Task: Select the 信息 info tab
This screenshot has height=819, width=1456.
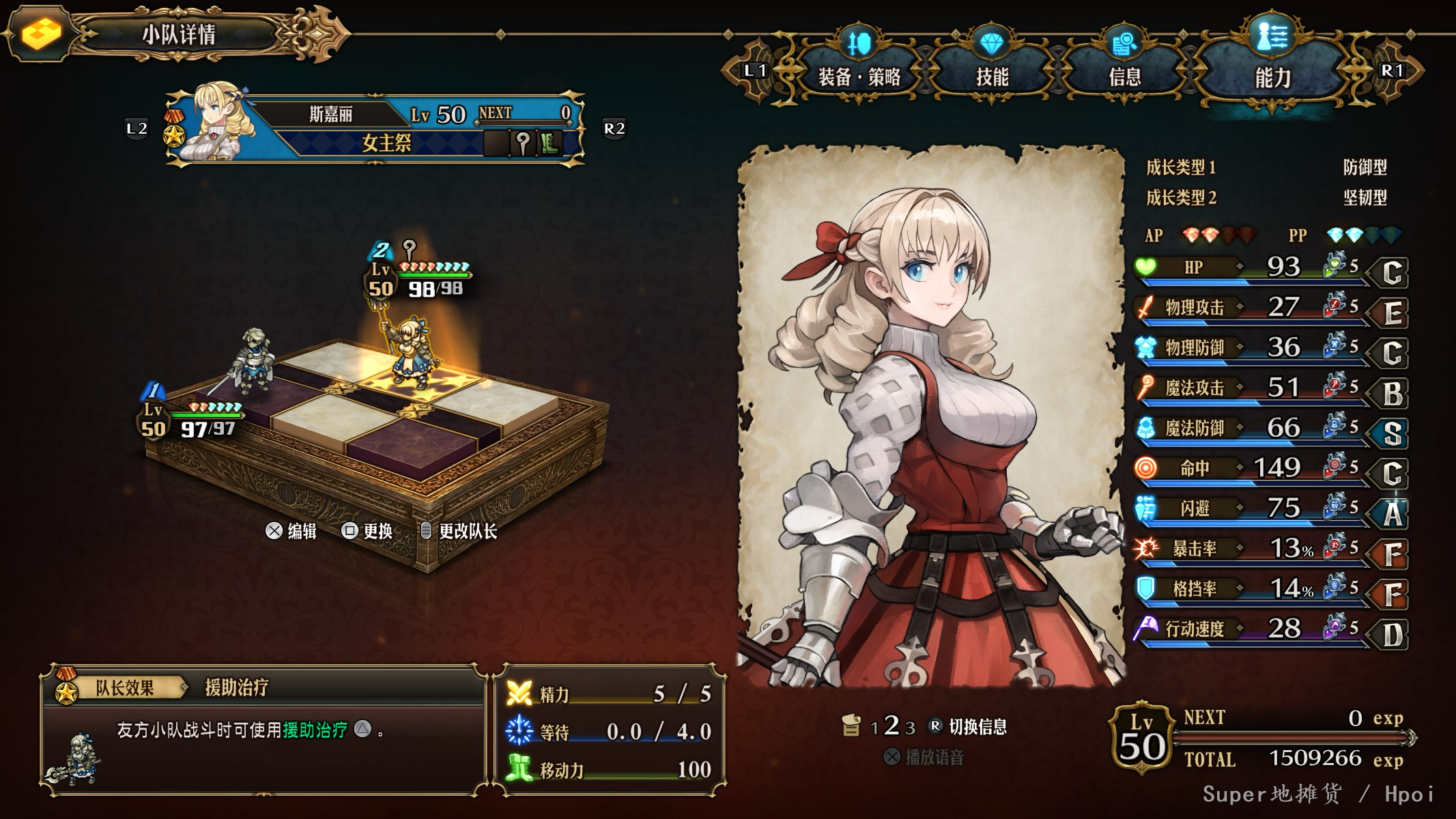Action: pos(1124,76)
